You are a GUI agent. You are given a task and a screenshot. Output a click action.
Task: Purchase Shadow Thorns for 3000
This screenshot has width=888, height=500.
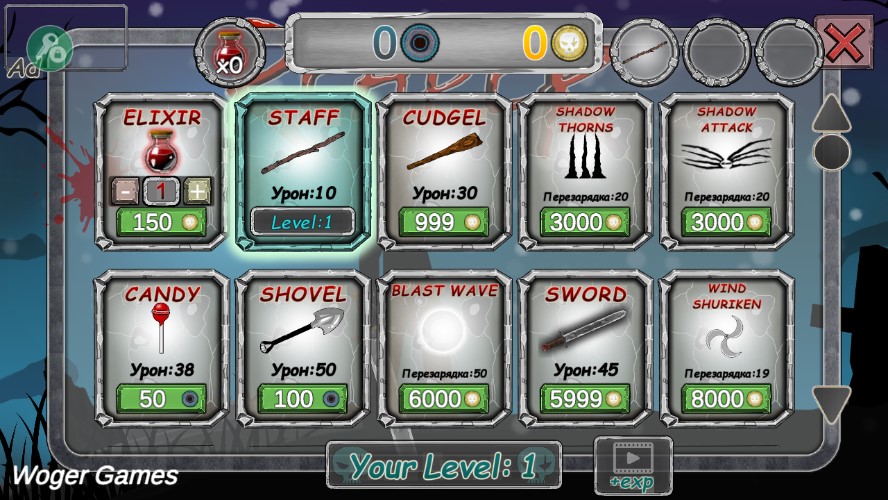click(586, 222)
